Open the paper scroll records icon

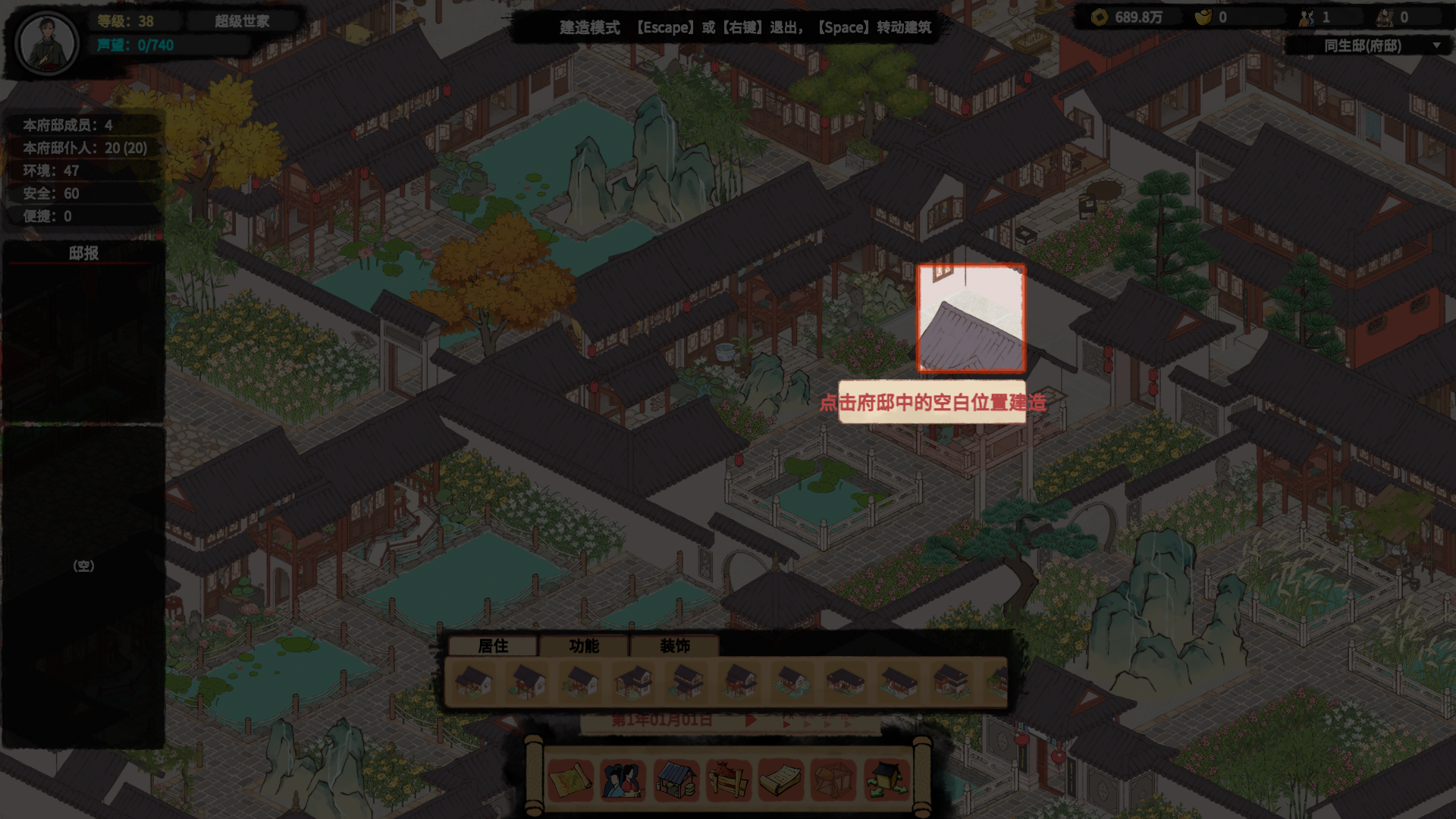coord(780,780)
